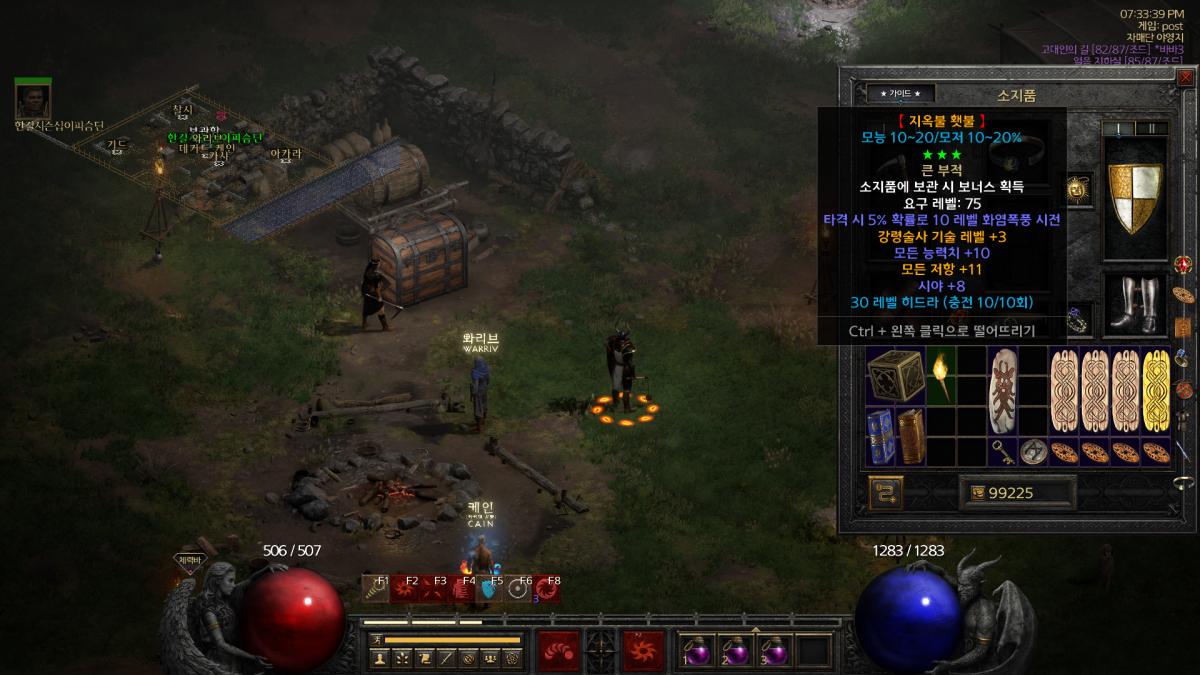Viewport: 1200px width, 675px height.
Task: Toggle the run/walk stamina button
Action: (x=377, y=639)
